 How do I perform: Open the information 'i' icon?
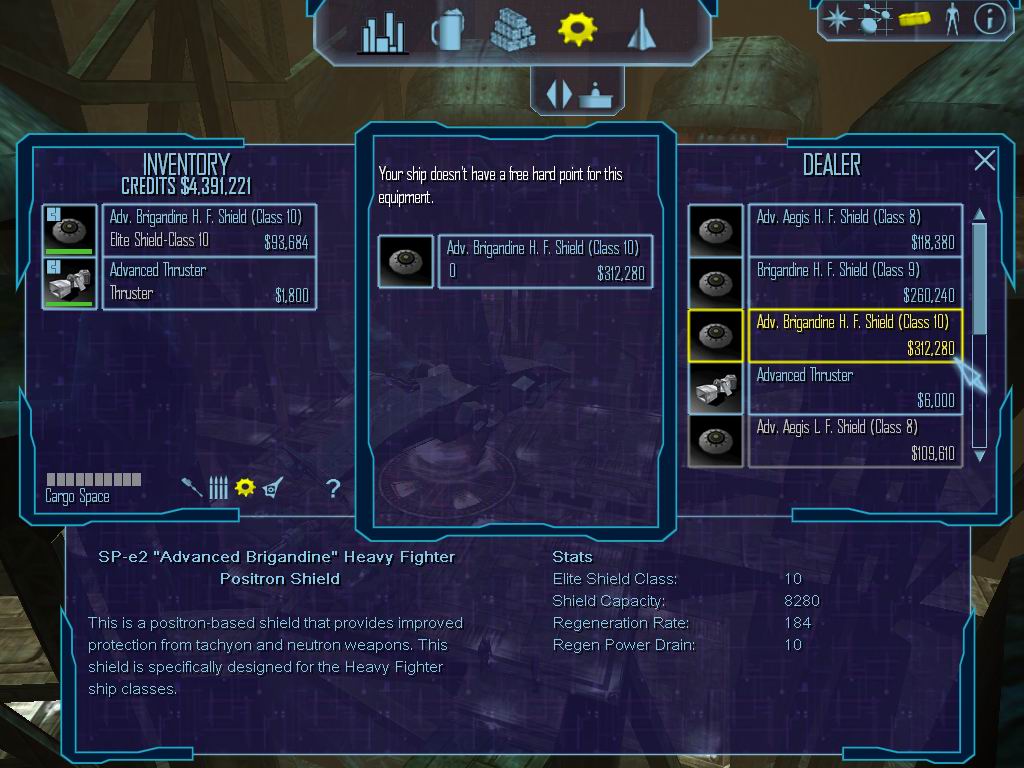pos(989,19)
